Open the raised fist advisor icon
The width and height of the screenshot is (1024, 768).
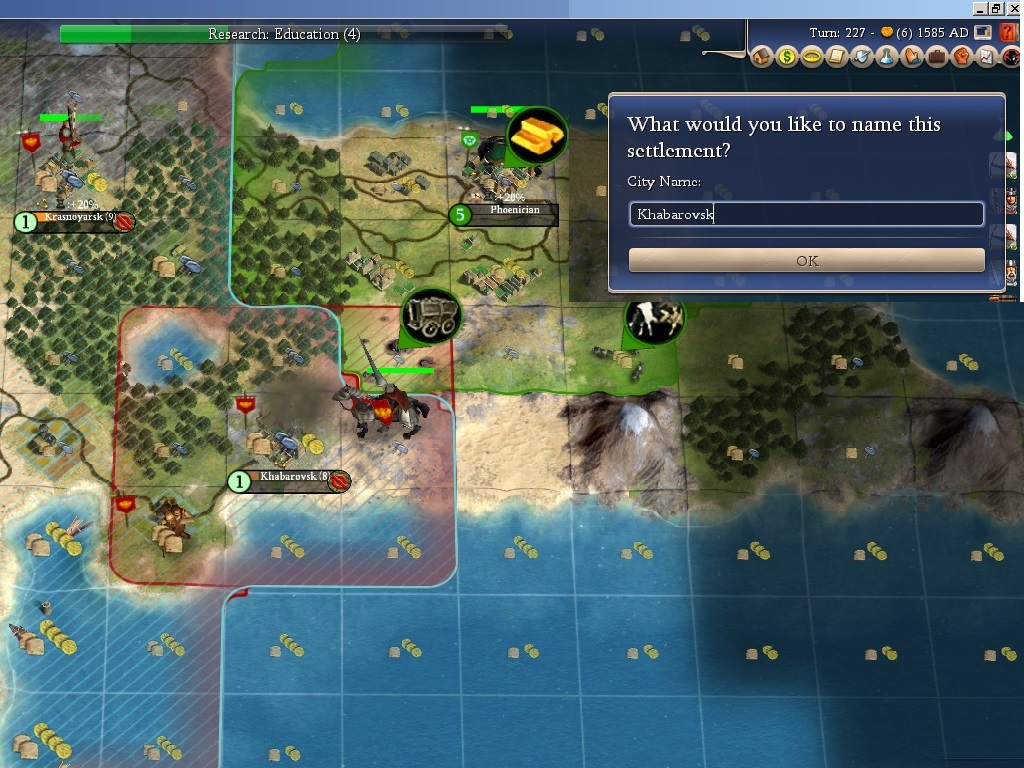tap(962, 57)
